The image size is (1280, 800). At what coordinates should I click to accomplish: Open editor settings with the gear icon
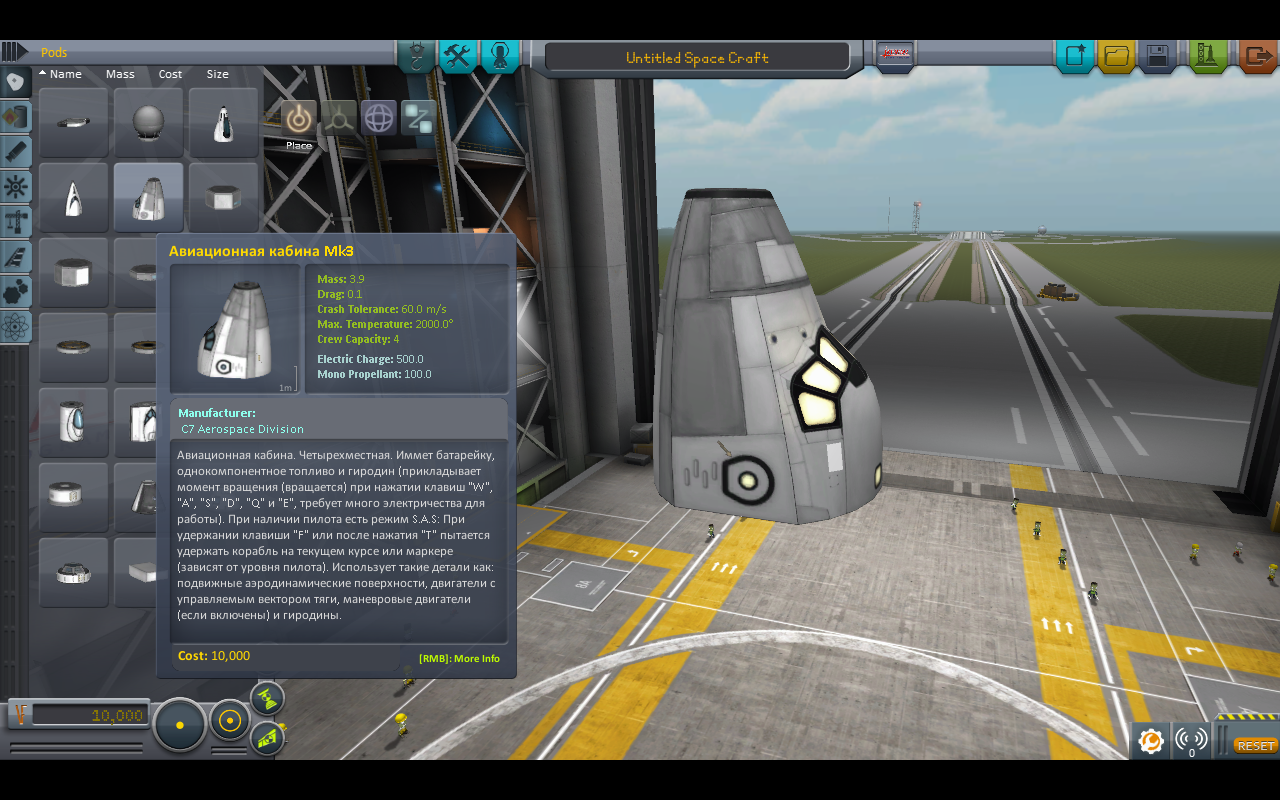[1150, 741]
